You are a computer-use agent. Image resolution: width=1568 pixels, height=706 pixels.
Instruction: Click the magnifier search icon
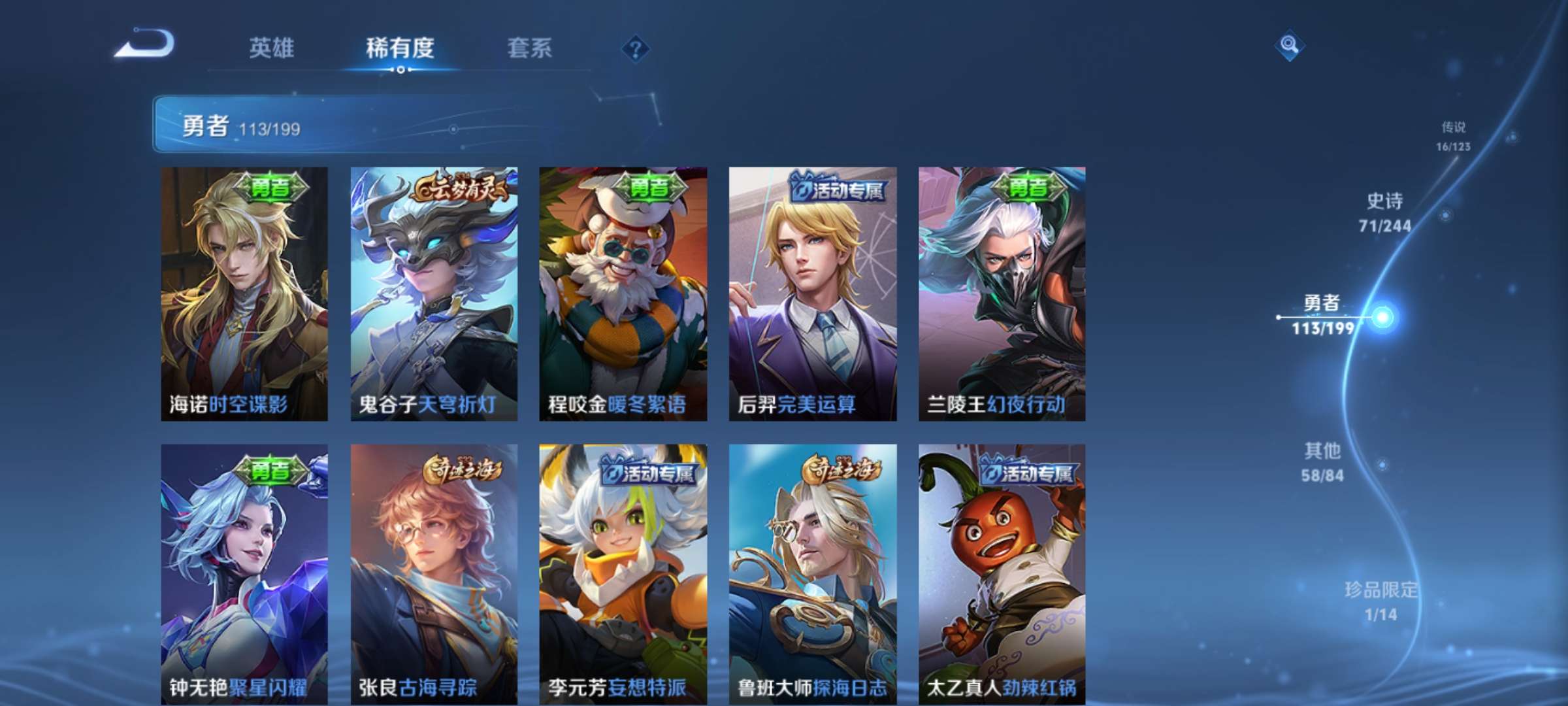pos(1289,45)
